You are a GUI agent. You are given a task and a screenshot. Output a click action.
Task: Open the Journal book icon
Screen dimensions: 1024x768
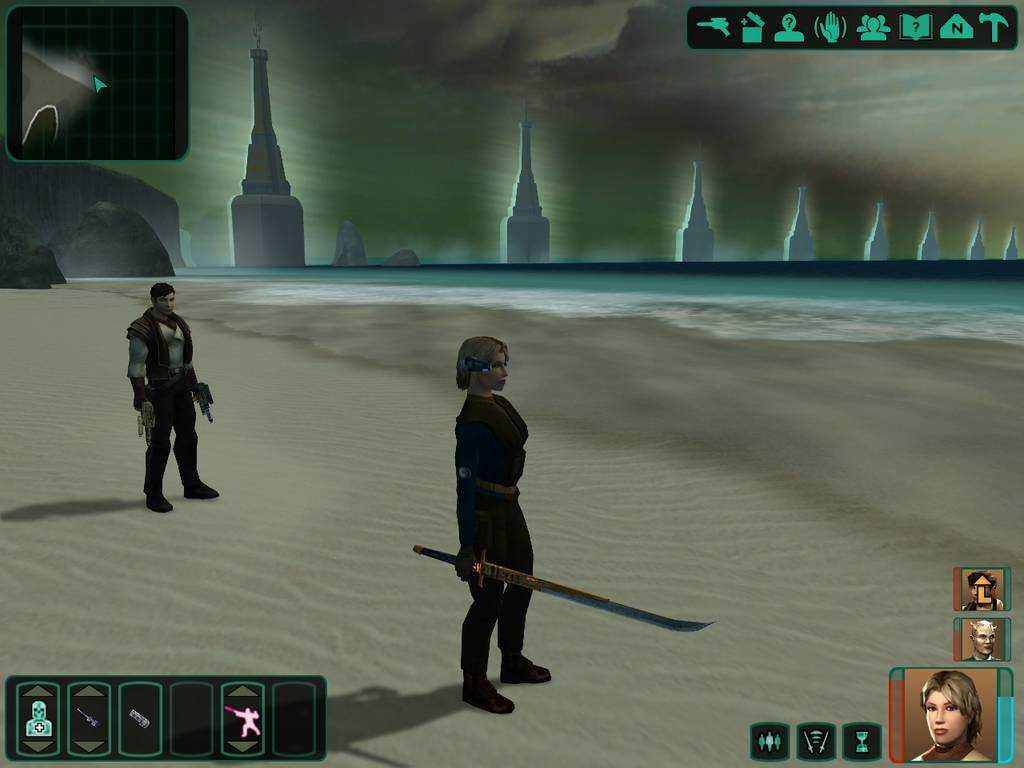click(x=915, y=27)
